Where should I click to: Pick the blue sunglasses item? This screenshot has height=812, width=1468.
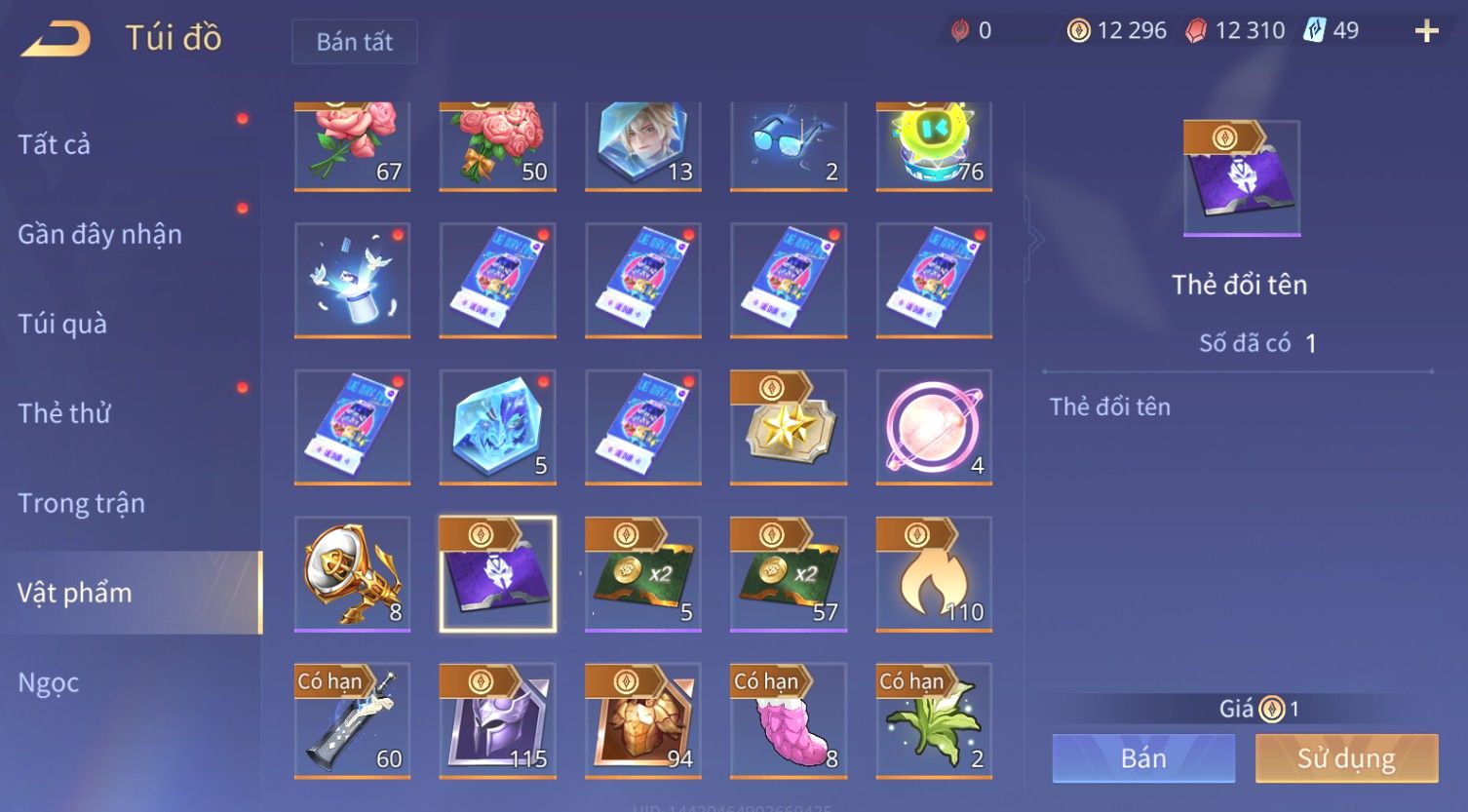pyautogui.click(x=788, y=144)
